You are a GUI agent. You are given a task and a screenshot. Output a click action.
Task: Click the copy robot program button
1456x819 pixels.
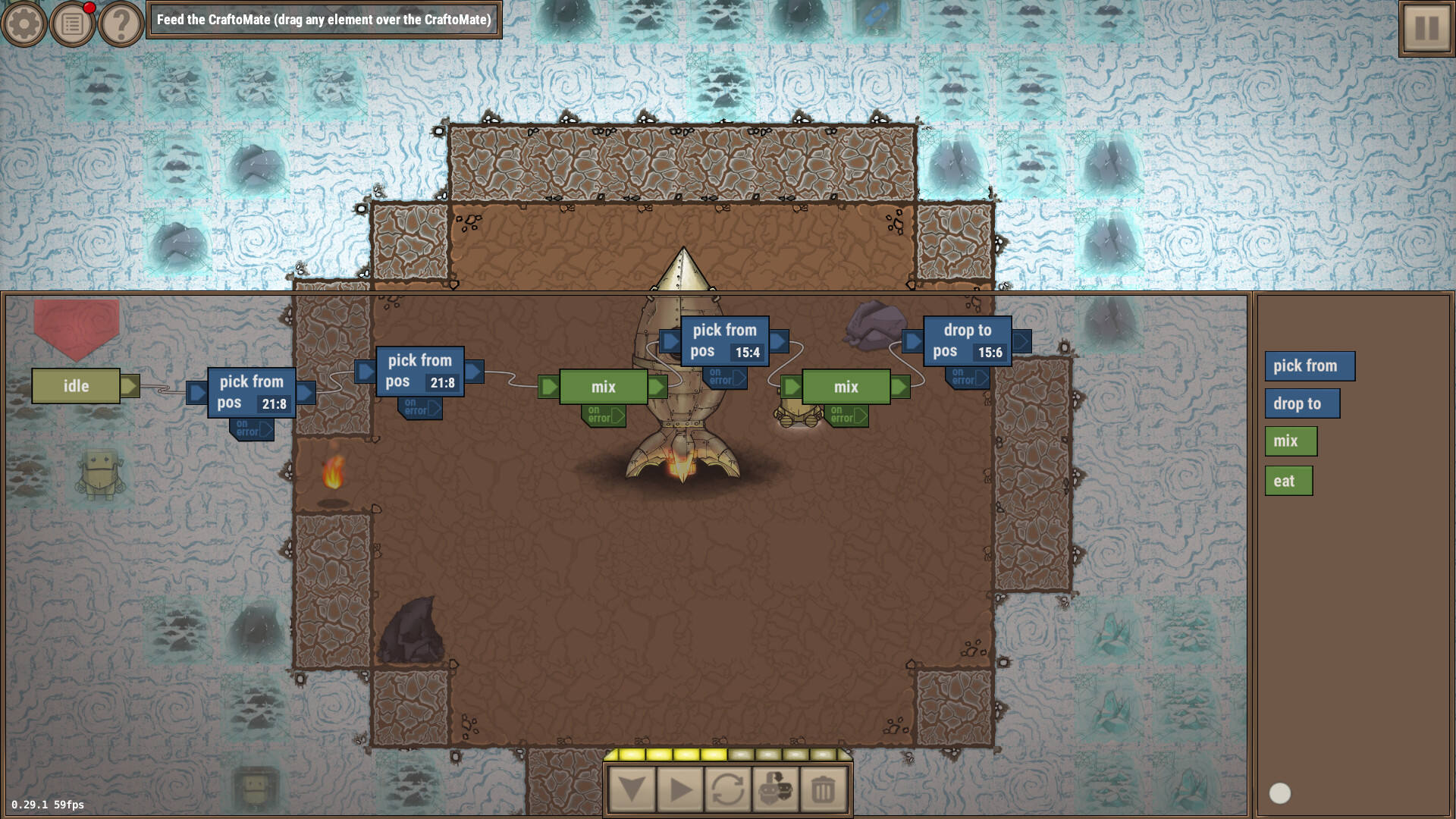(776, 790)
